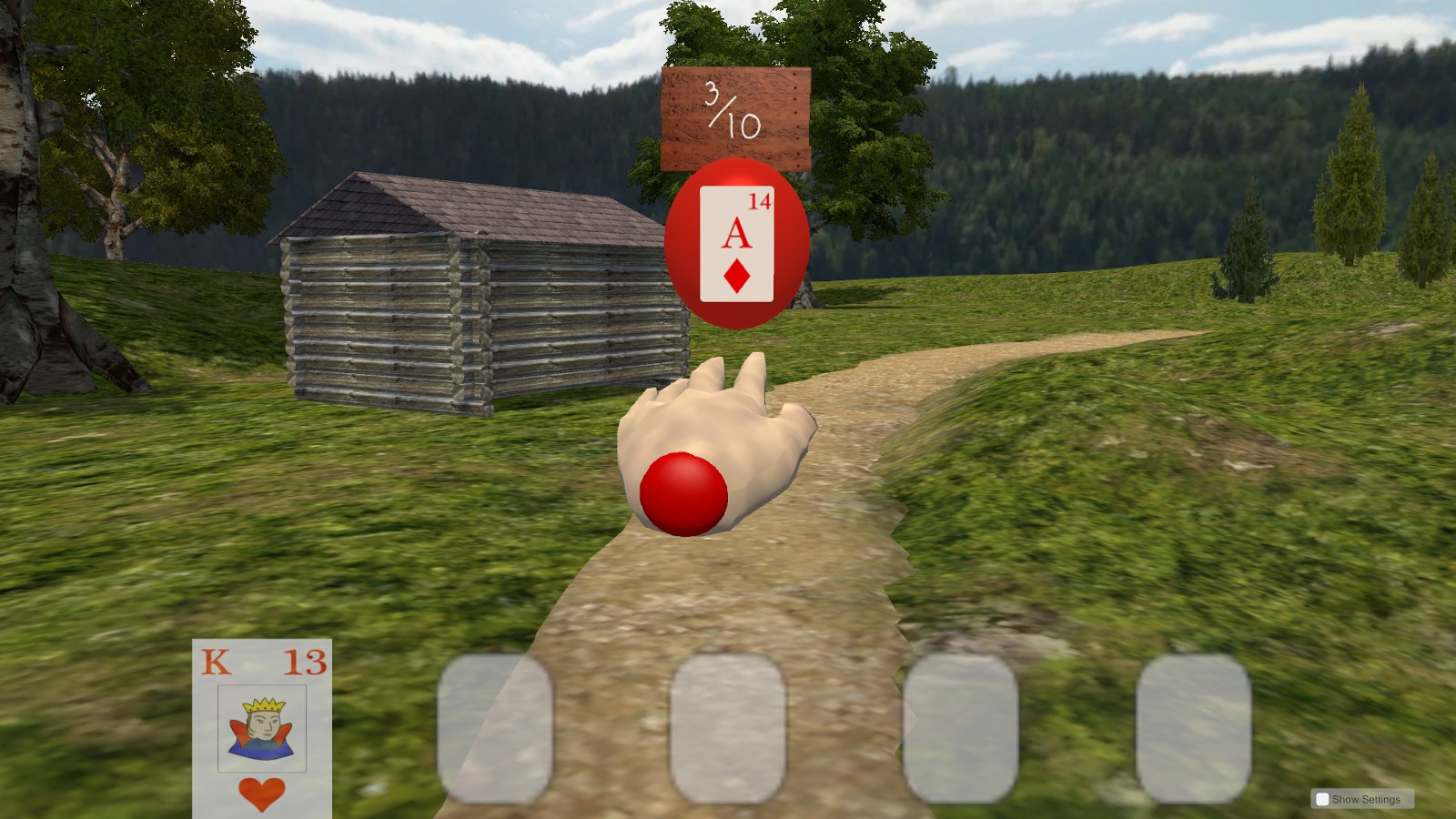This screenshot has width=1456, height=819.
Task: Select the fourth empty card slot
Action: click(1194, 728)
